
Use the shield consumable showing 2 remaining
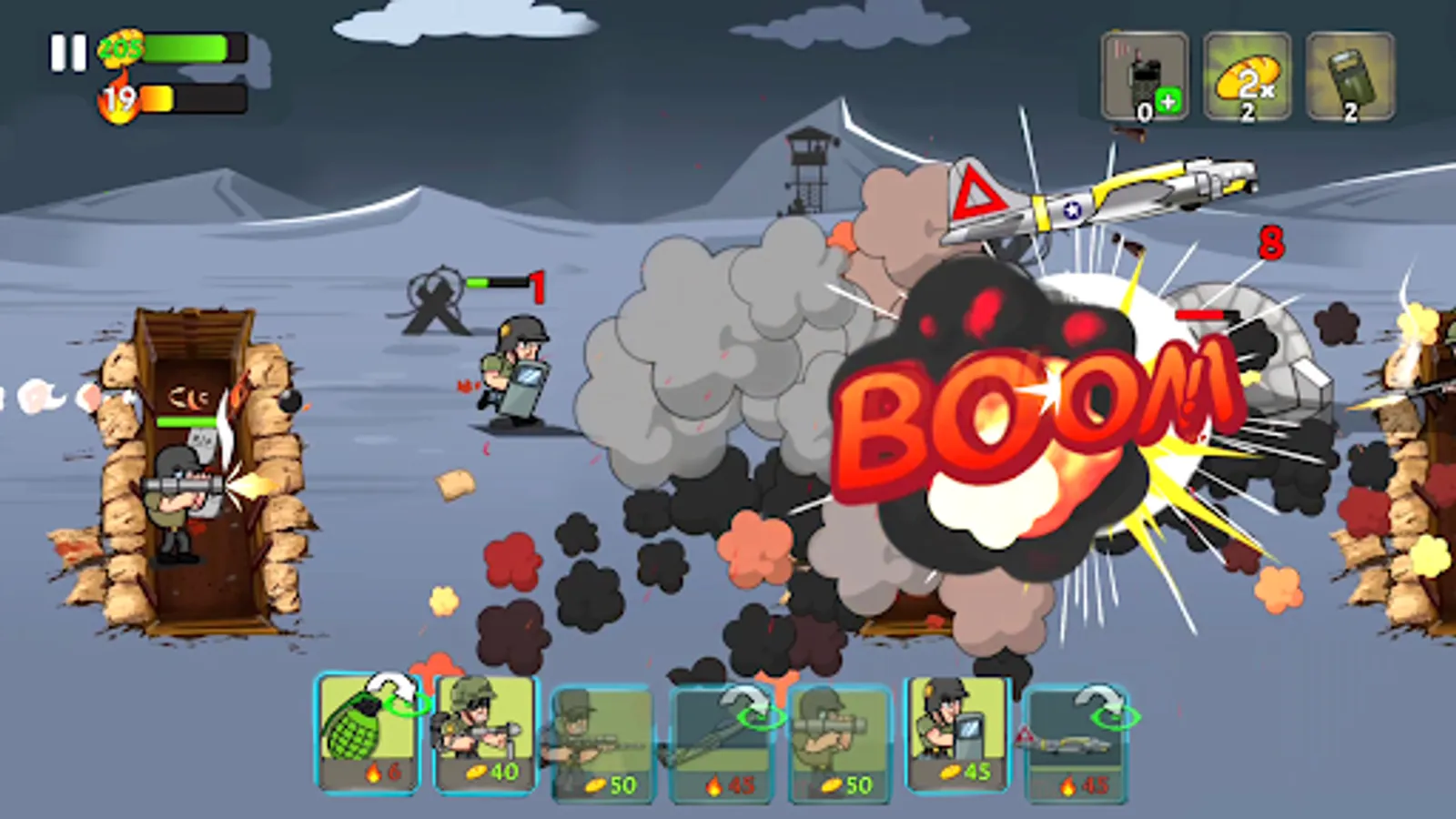(1350, 77)
